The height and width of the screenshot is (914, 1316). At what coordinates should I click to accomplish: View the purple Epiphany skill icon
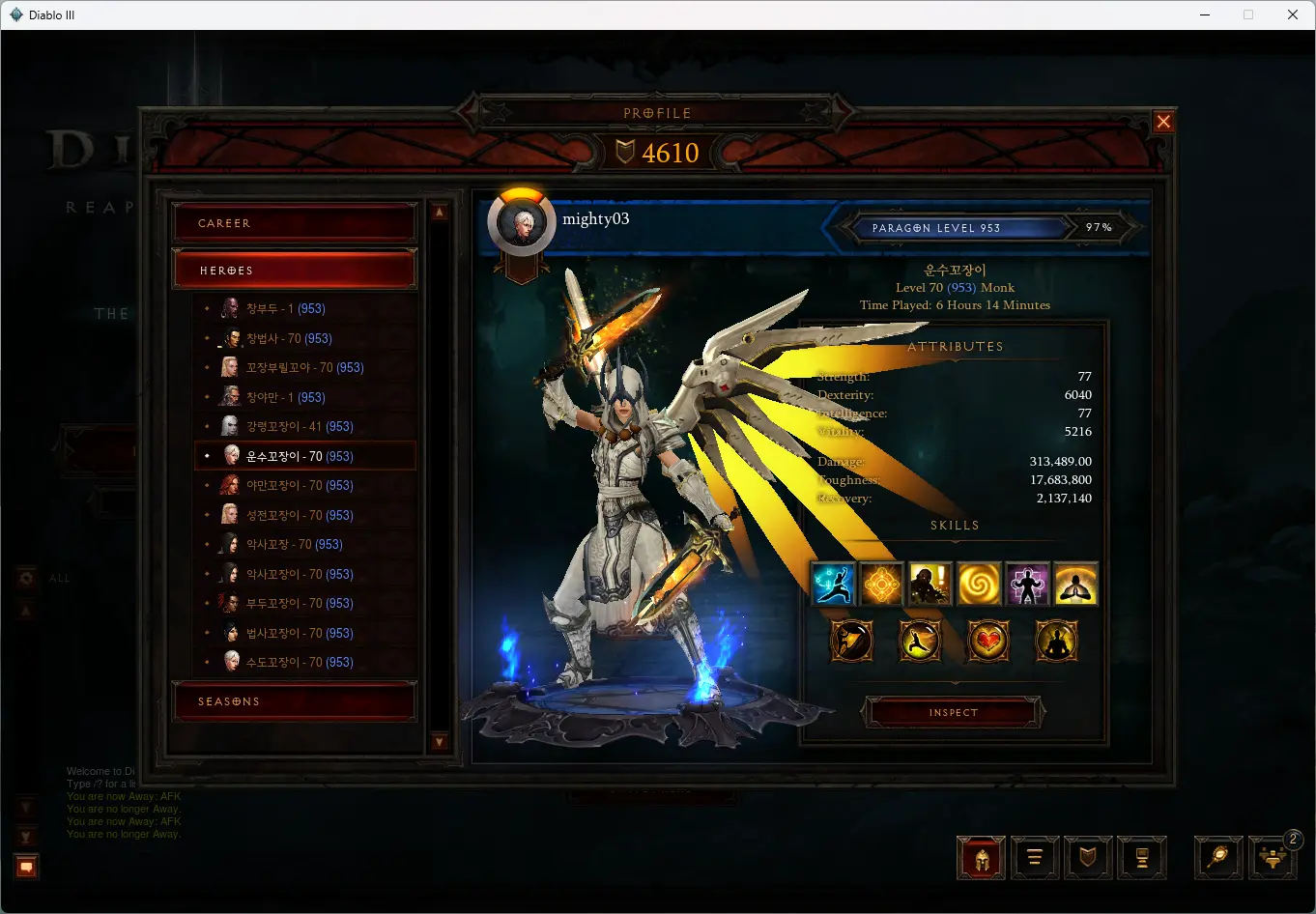point(1027,584)
